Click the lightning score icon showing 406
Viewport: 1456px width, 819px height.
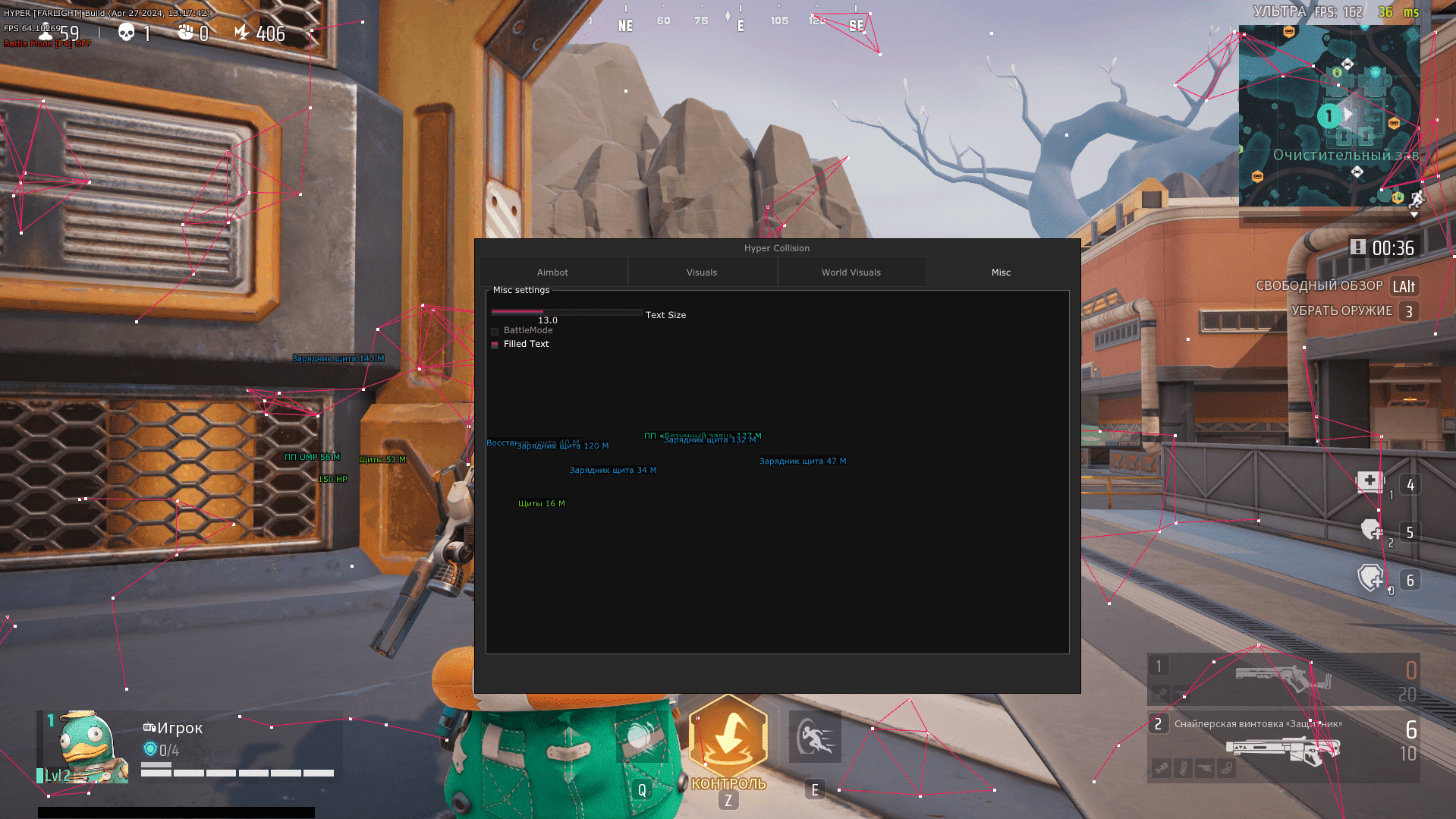point(241,32)
